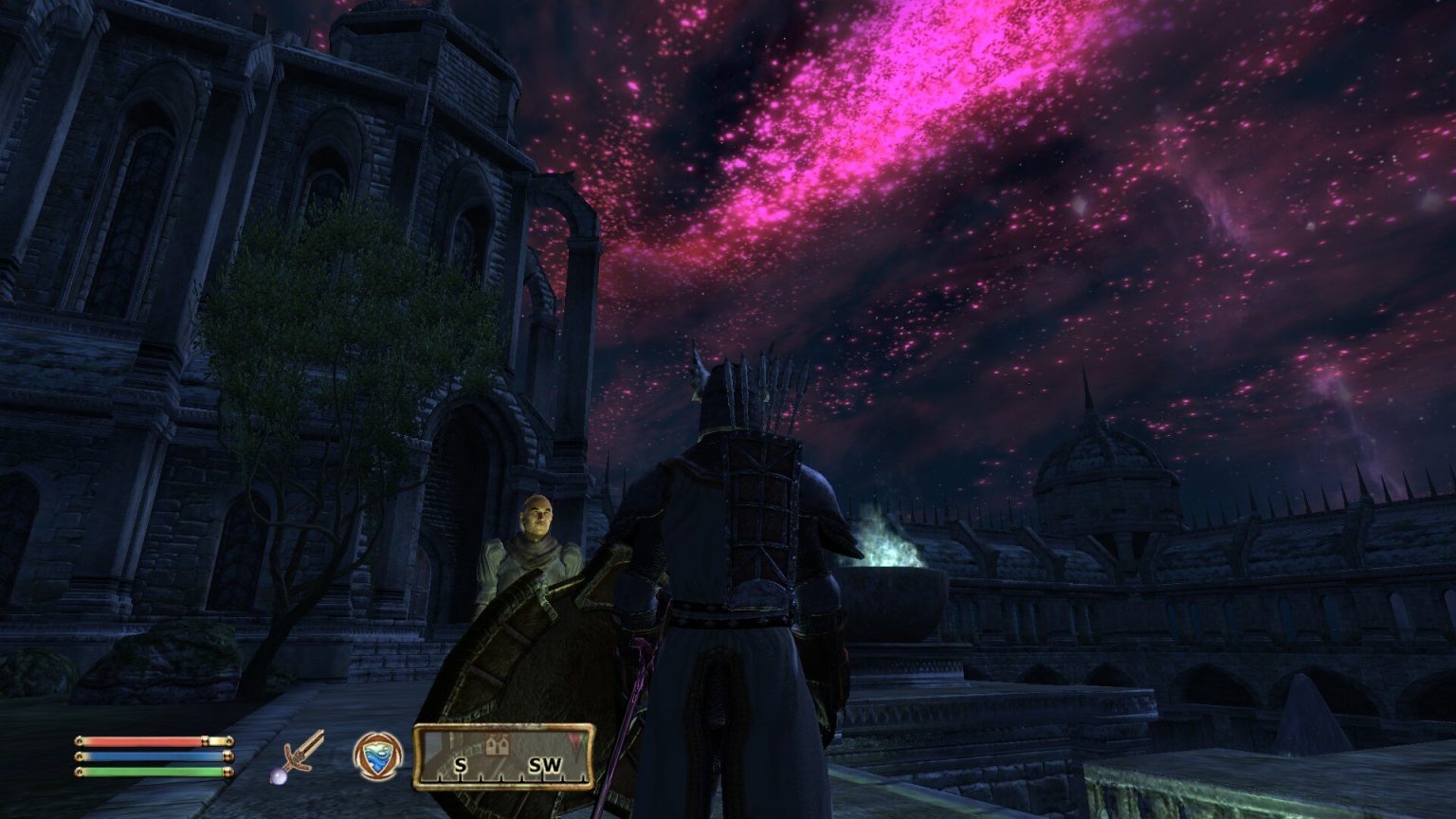Click the crossguard of the weapon icon
This screenshot has width=1456, height=819.
click(x=296, y=757)
